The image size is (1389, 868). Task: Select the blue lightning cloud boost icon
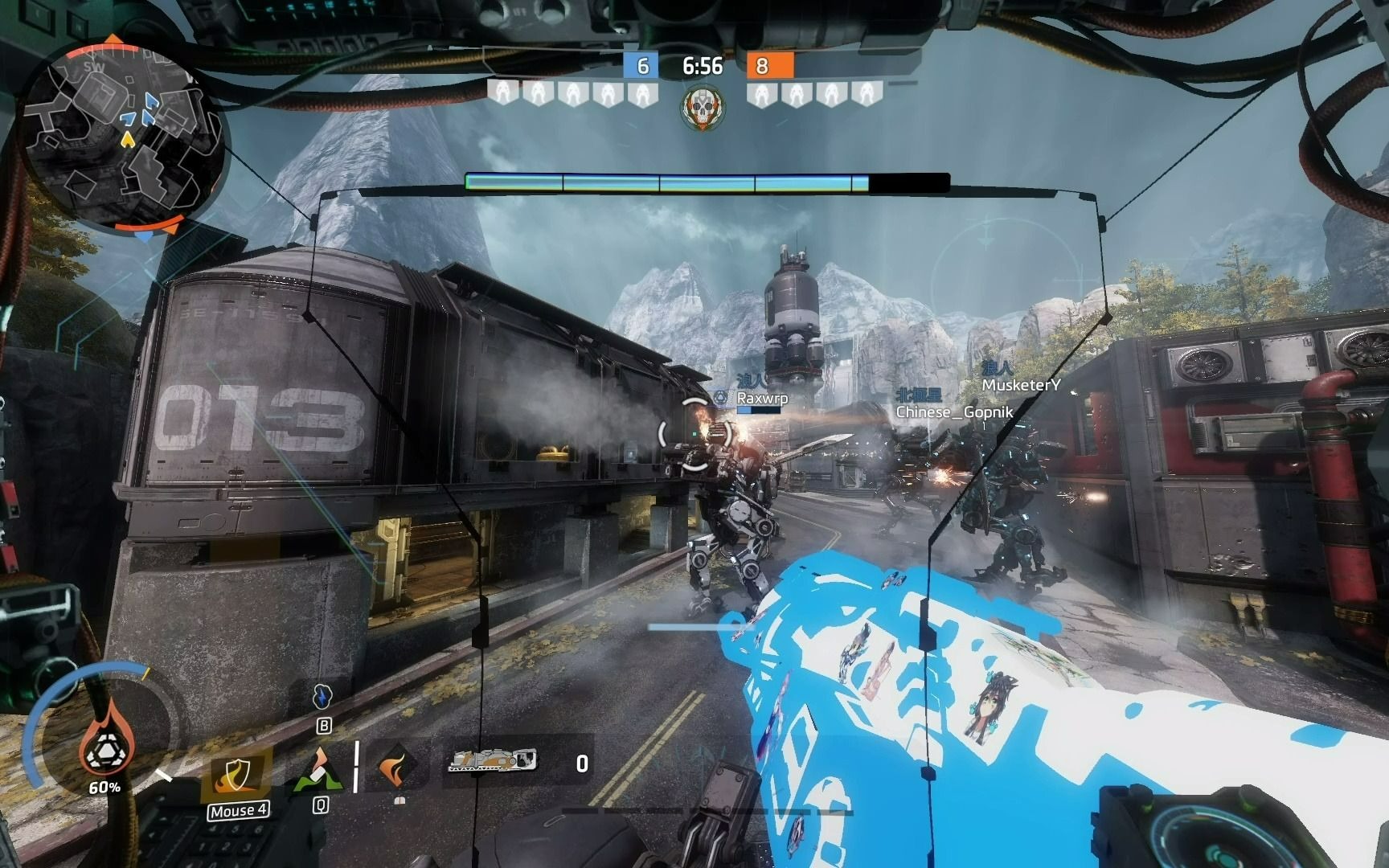pyautogui.click(x=323, y=695)
